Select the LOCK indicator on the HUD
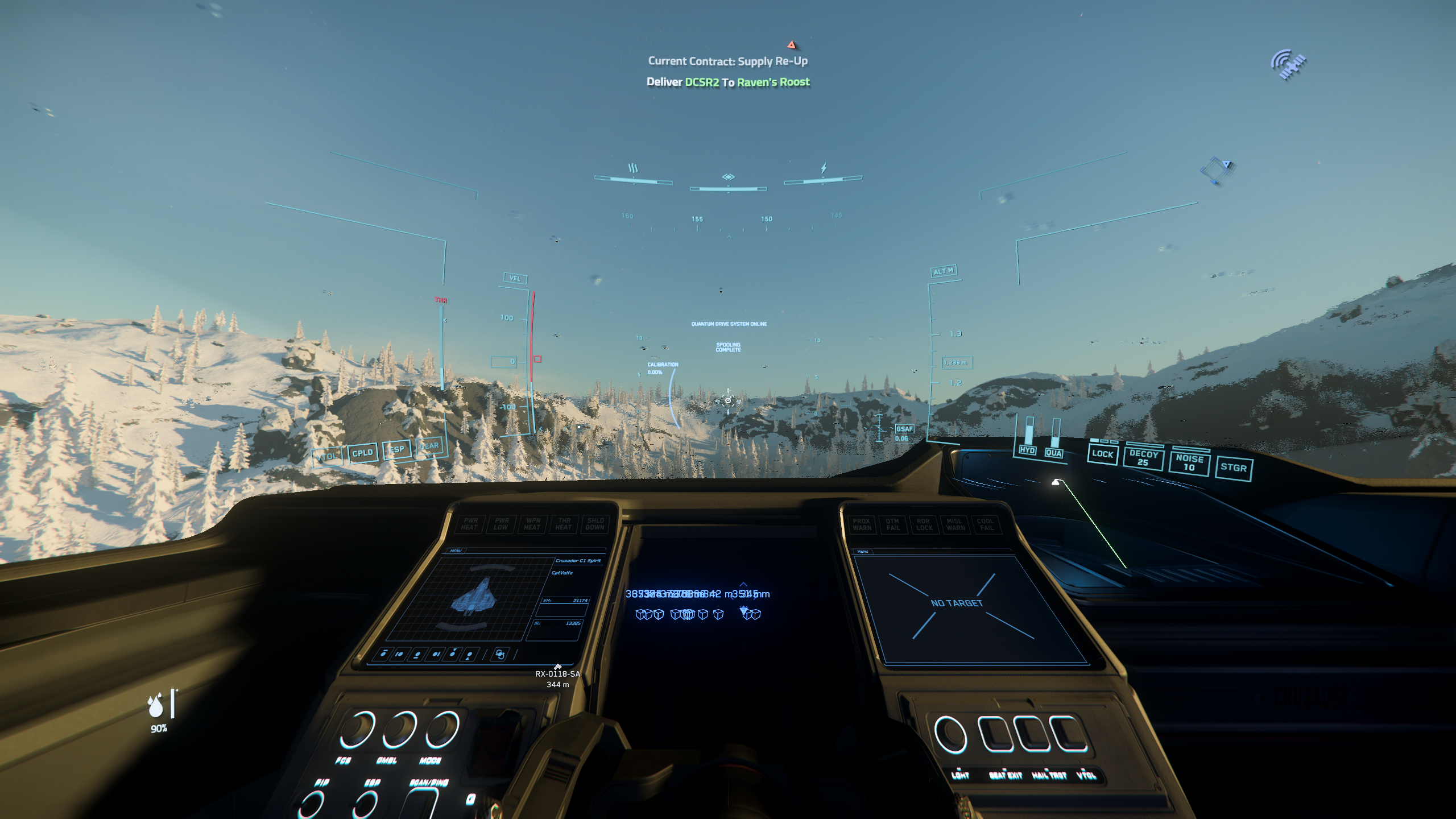 coord(1102,454)
